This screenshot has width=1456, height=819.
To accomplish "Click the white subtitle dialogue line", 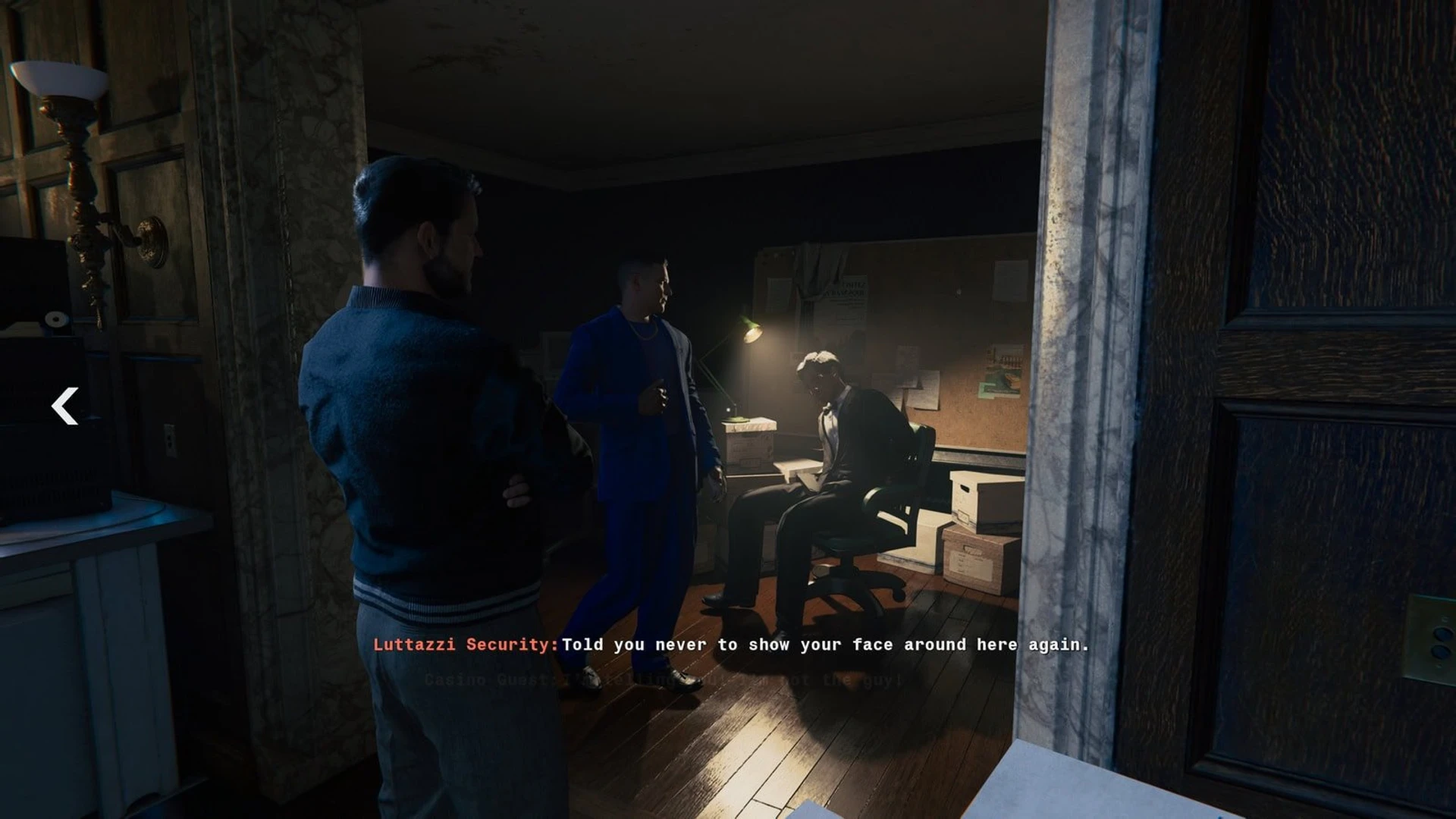I will (x=827, y=645).
